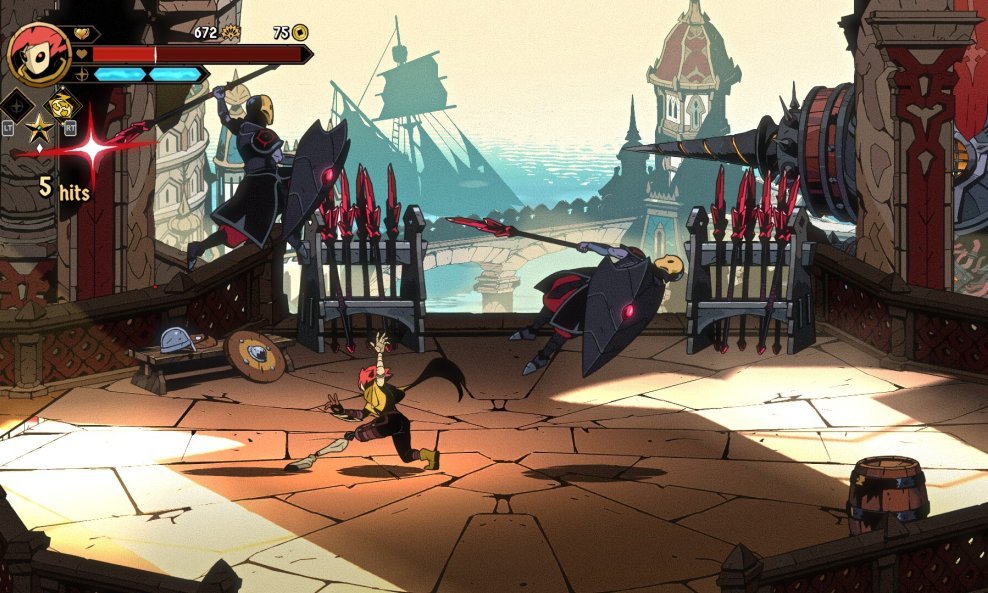Click the red-haired masked character portrait

pos(38,53)
